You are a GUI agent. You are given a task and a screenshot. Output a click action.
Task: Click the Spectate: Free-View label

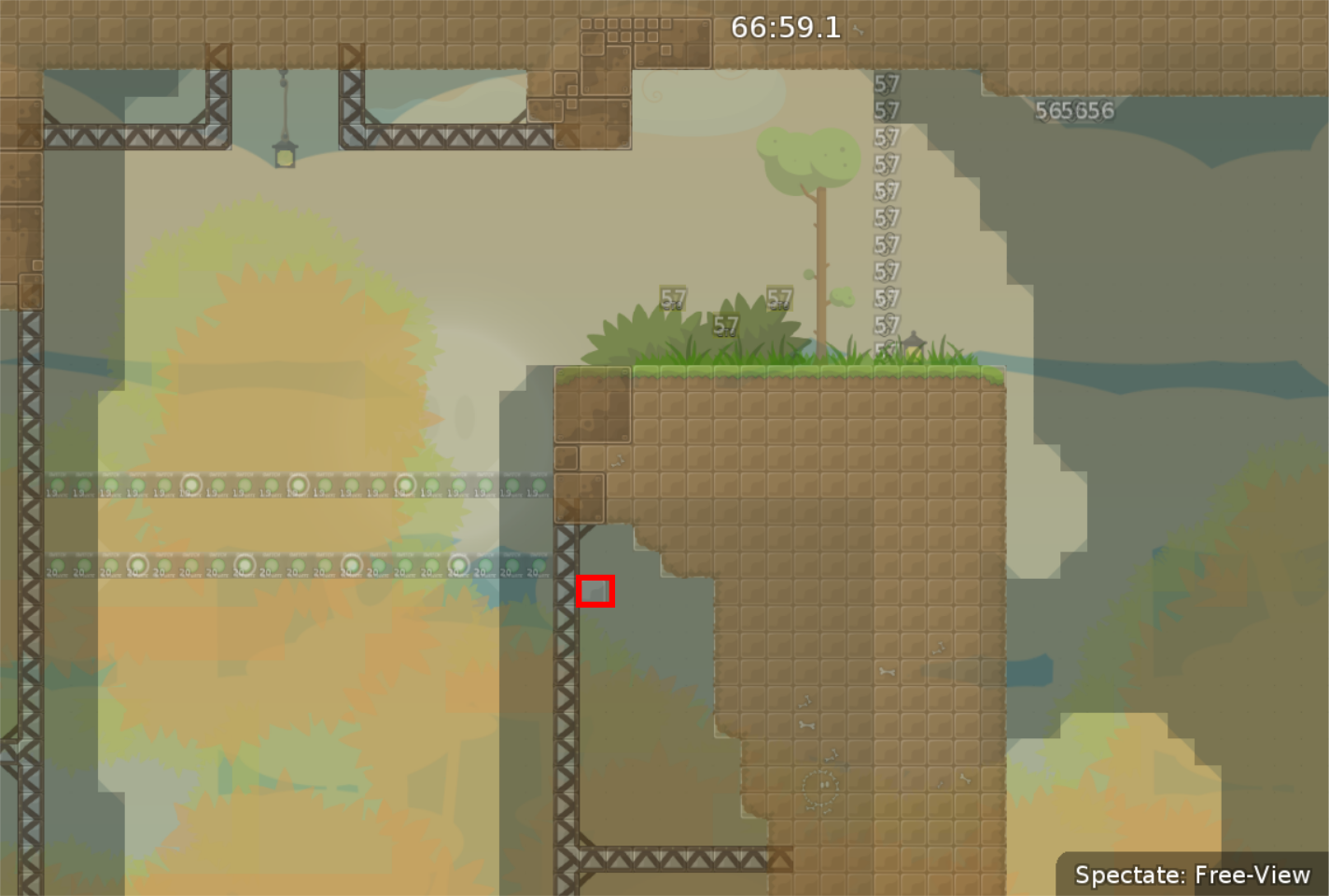point(1194,875)
